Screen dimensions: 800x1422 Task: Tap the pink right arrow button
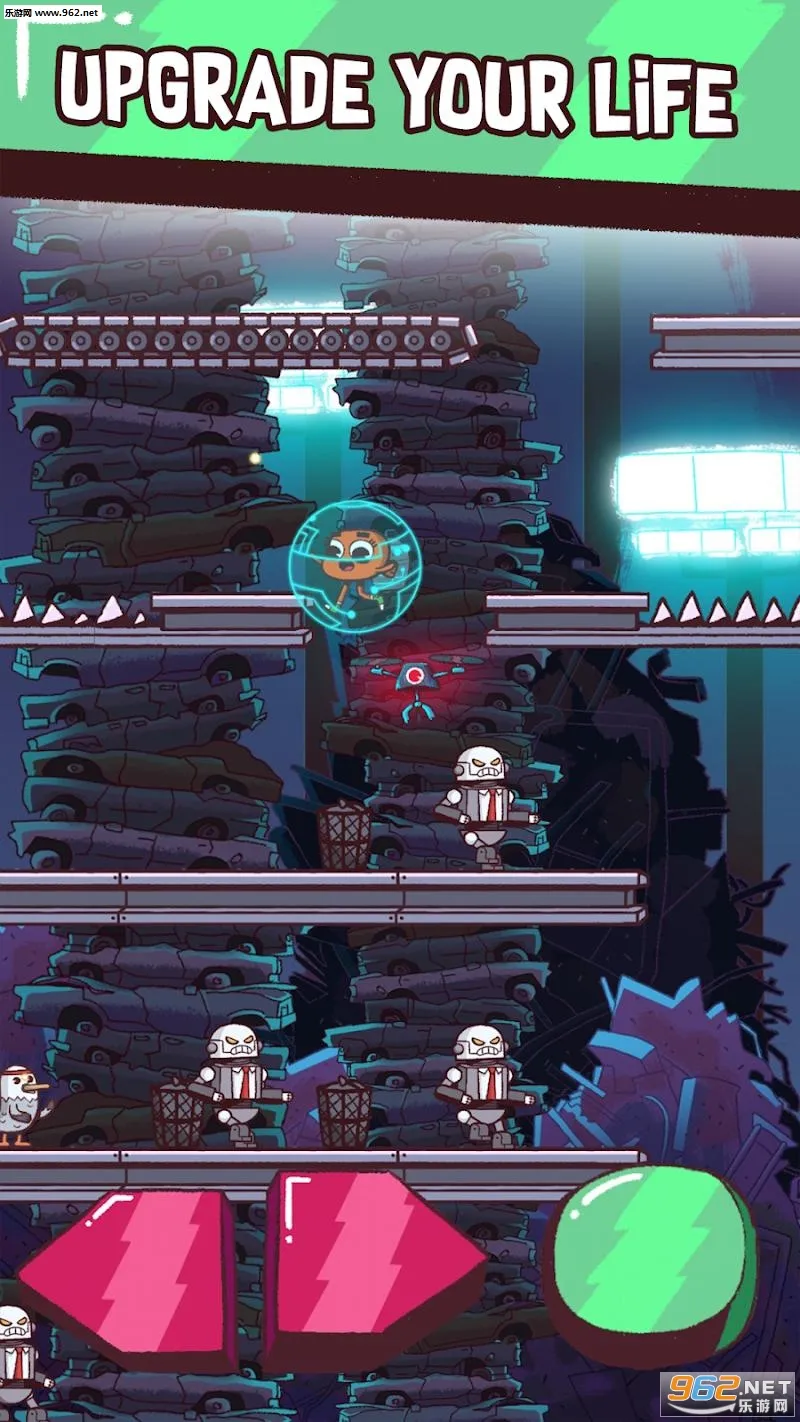pyautogui.click(x=370, y=1262)
